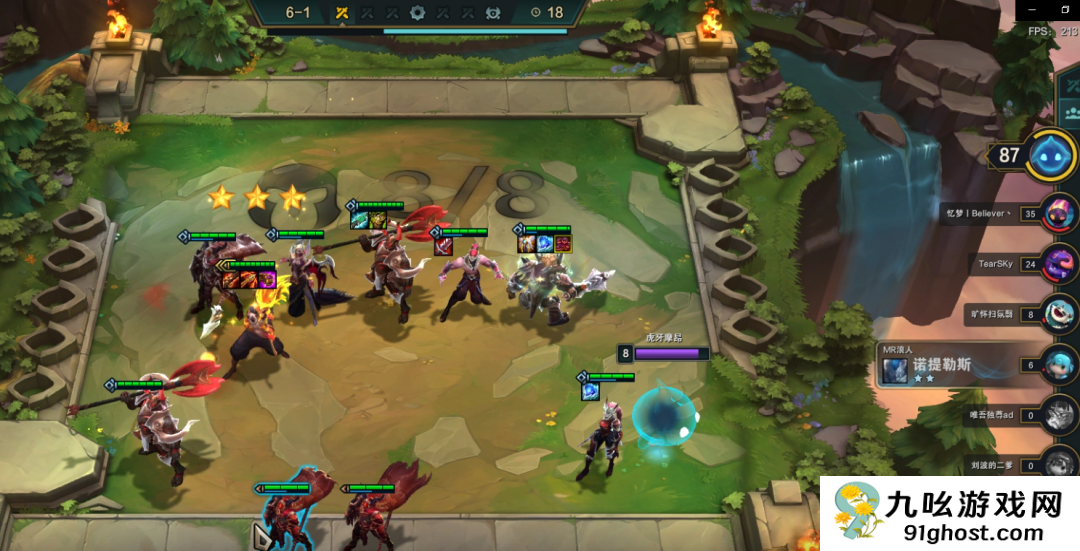Select the player avatar with 8 health
This screenshot has width=1080, height=551.
1058,314
